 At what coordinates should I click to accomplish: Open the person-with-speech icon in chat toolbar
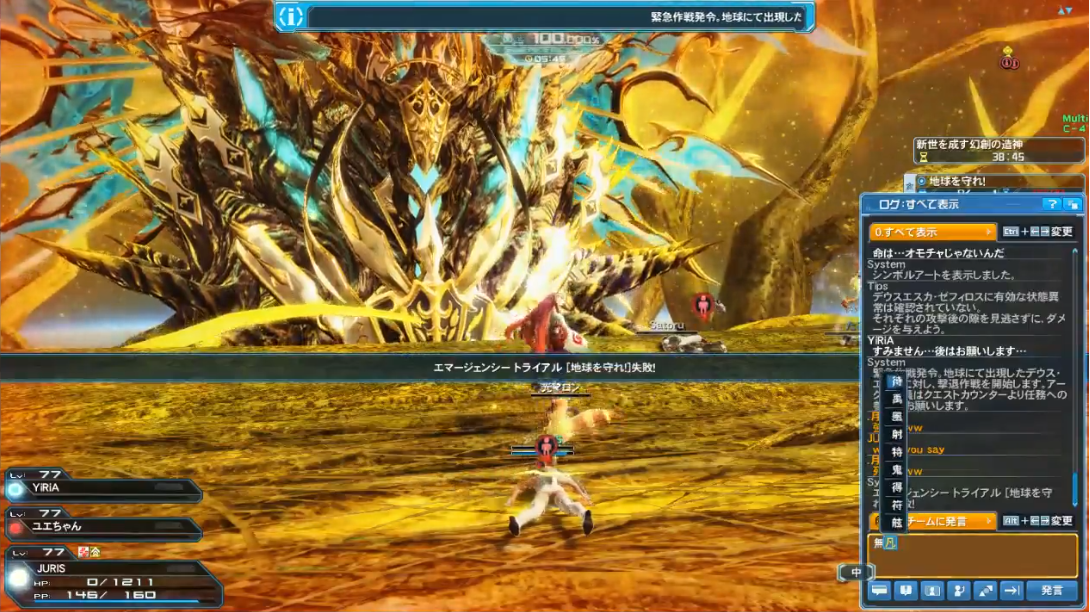tap(958, 591)
